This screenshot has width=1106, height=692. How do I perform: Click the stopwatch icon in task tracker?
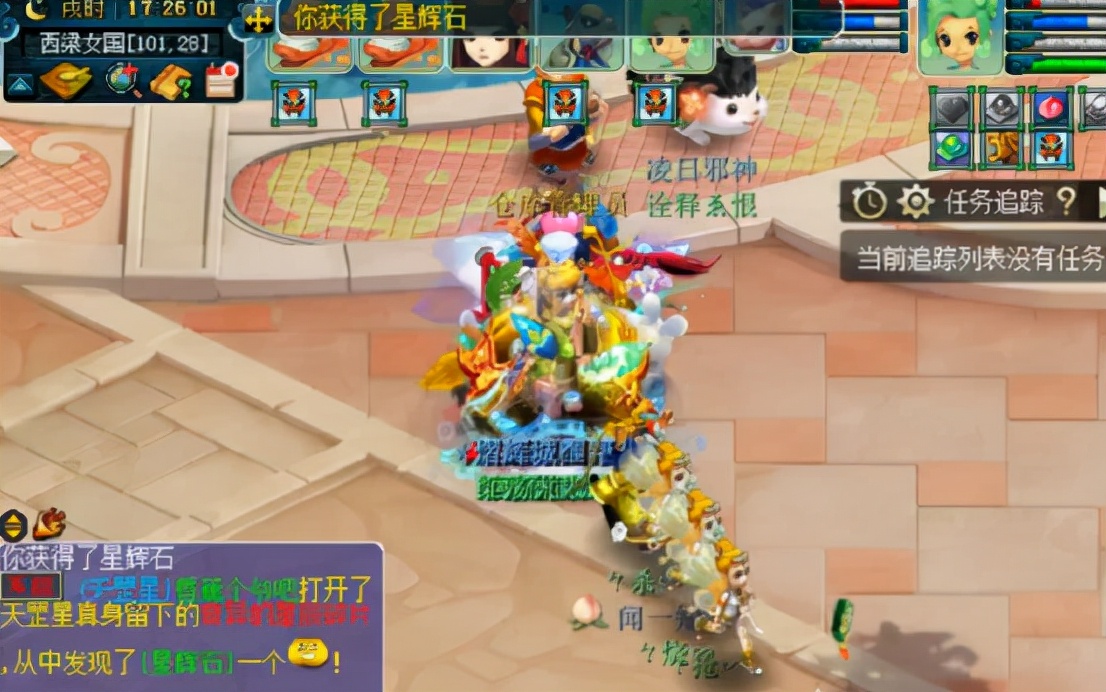click(869, 203)
